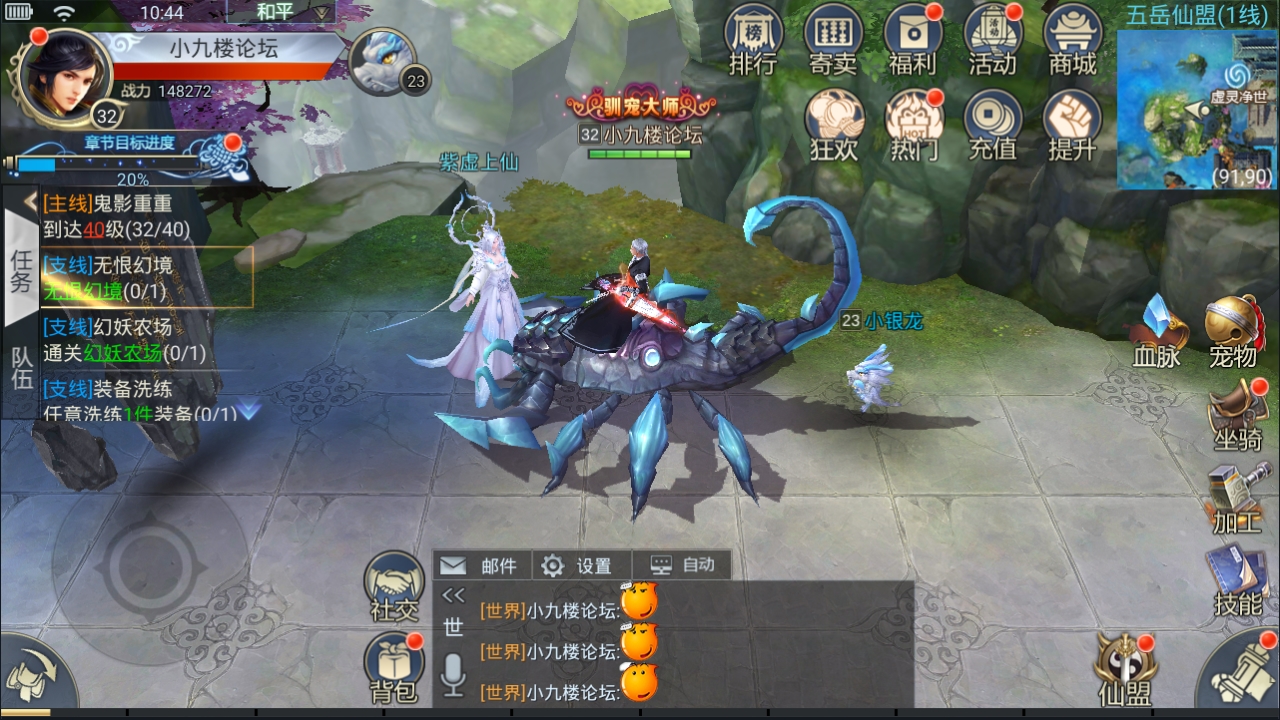This screenshot has height=720, width=1280.
Task: Open the 热门 hot events icon
Action: pyautogui.click(x=913, y=124)
